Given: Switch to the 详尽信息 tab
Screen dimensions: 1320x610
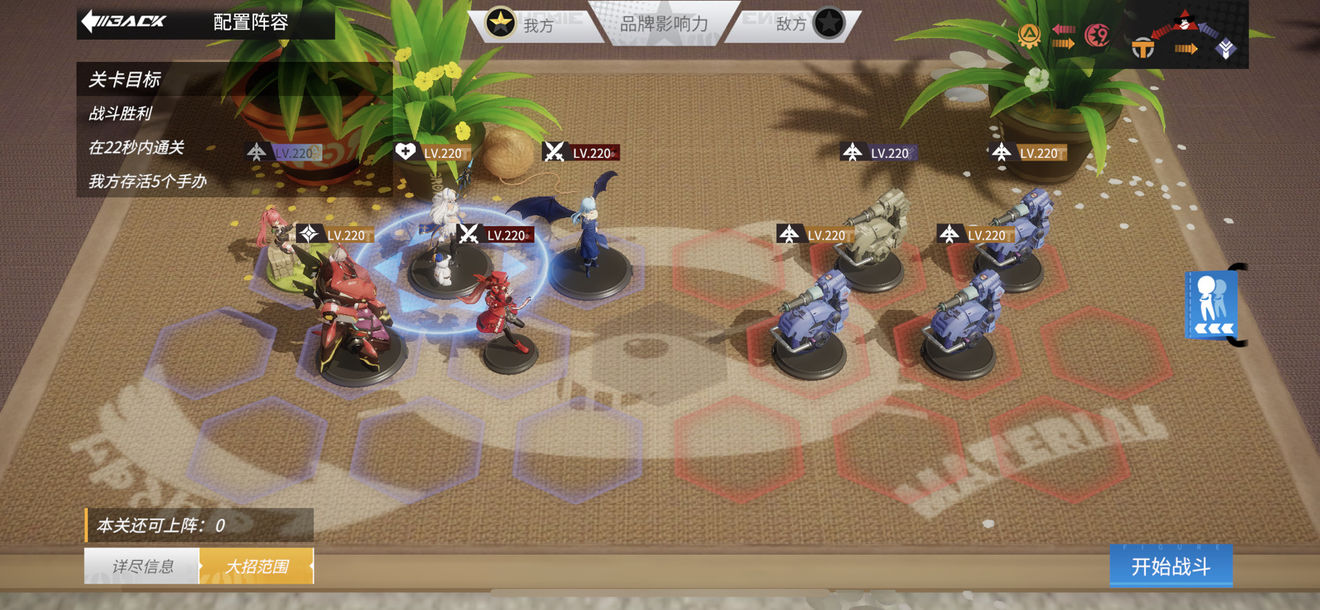Looking at the screenshot, I should point(142,566).
